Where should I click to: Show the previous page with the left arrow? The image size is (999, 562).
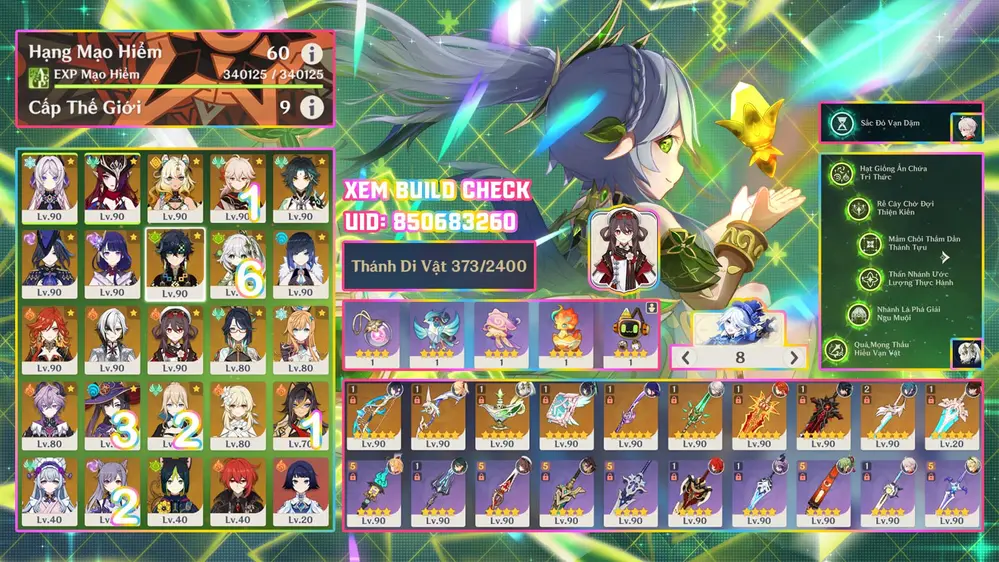coord(685,357)
